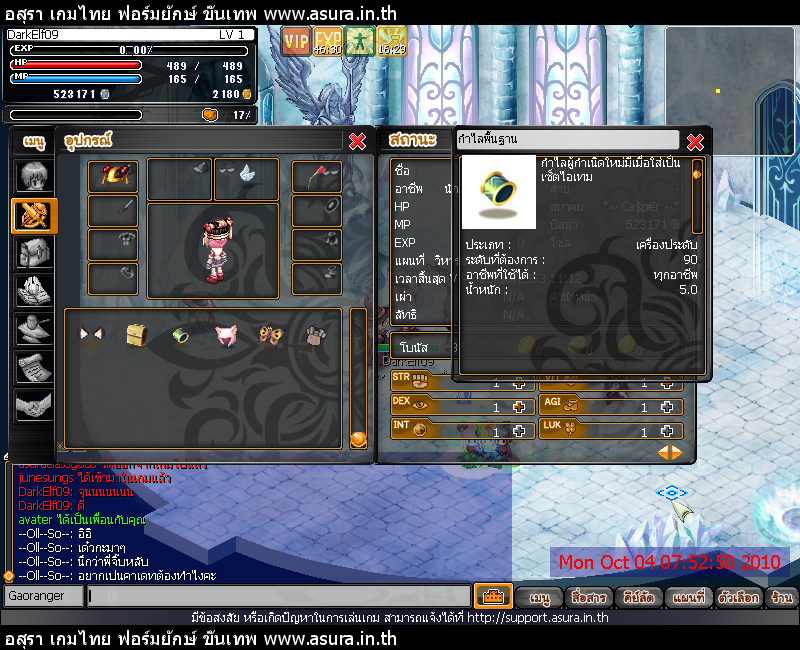Increase the LUK stat with plus button
The height and width of the screenshot is (650, 800).
click(668, 431)
